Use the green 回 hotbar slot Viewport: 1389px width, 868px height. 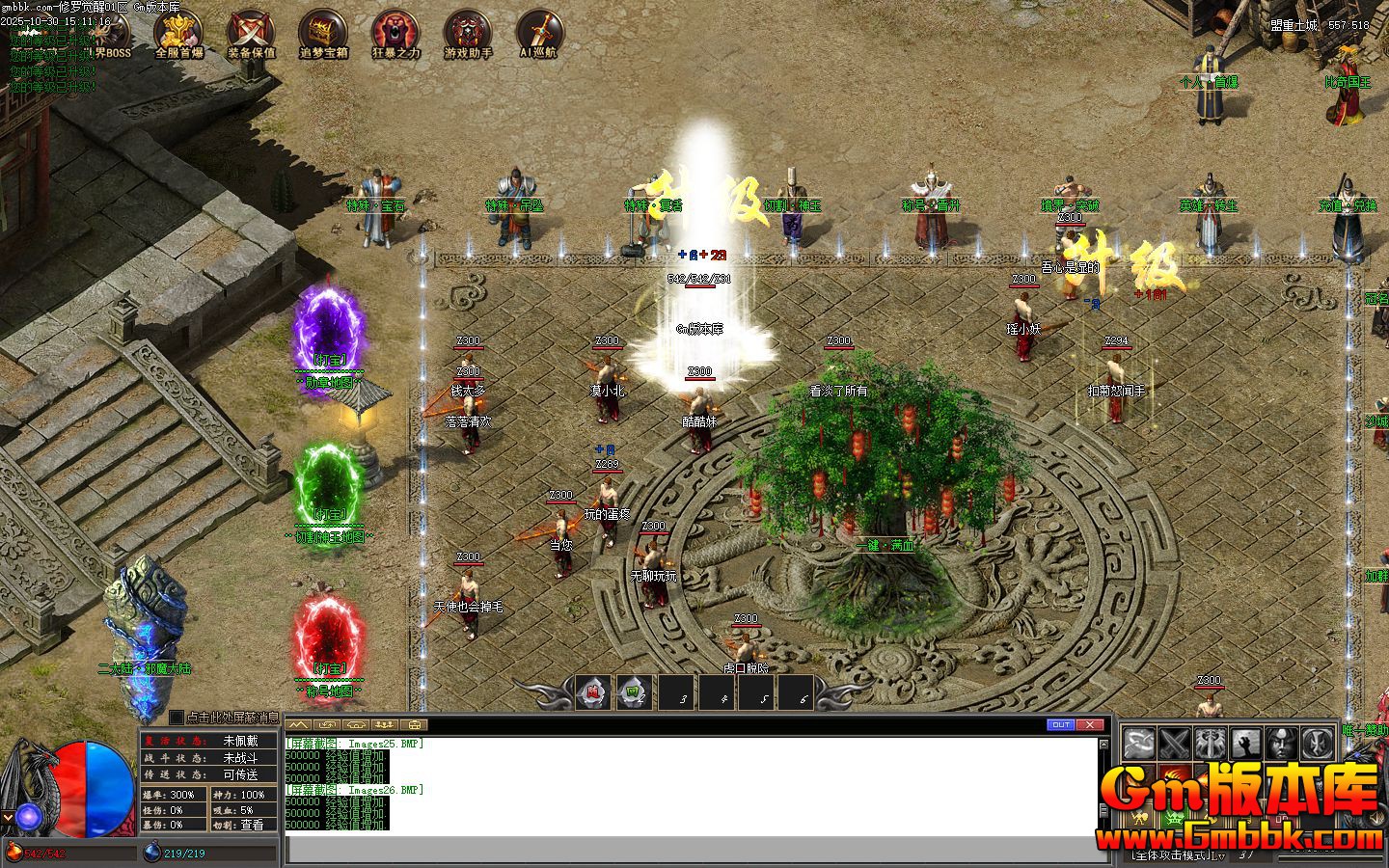click(633, 692)
